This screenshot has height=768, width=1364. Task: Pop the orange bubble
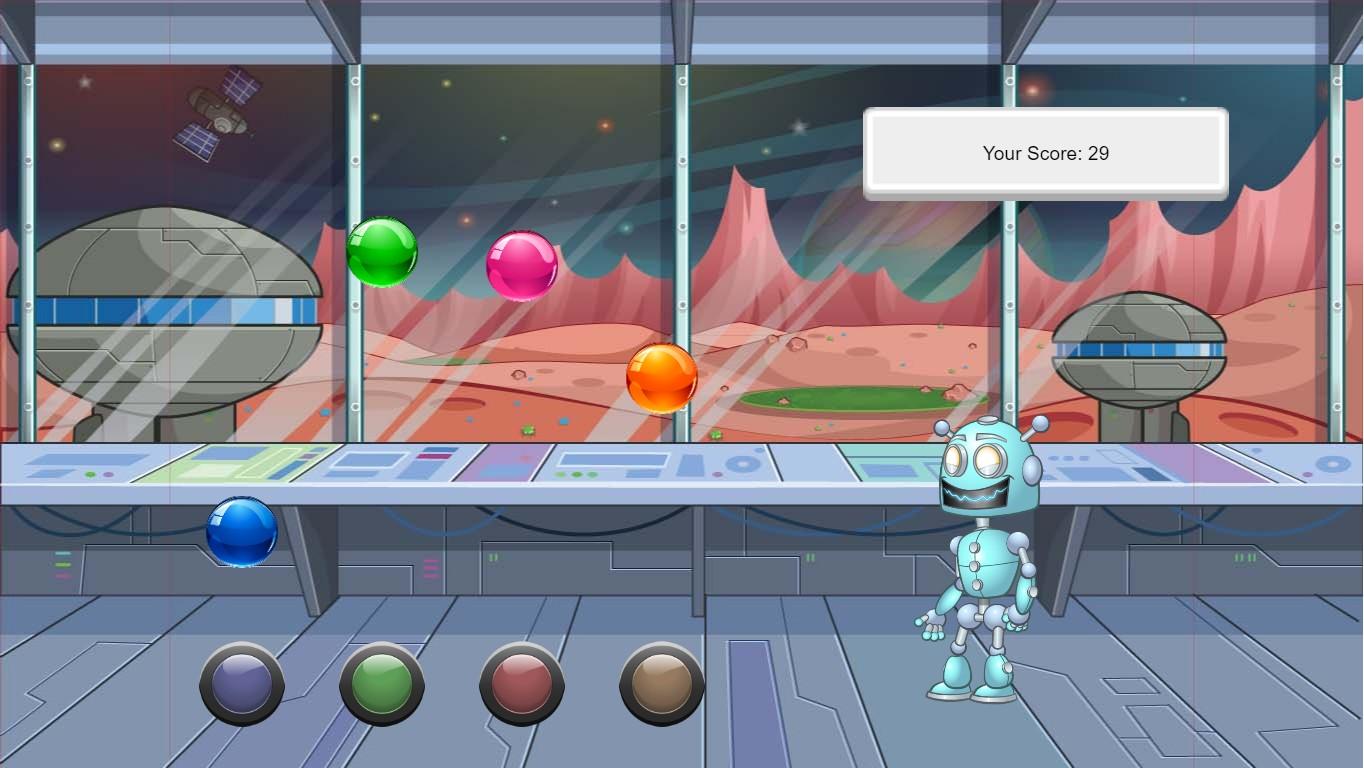663,378
